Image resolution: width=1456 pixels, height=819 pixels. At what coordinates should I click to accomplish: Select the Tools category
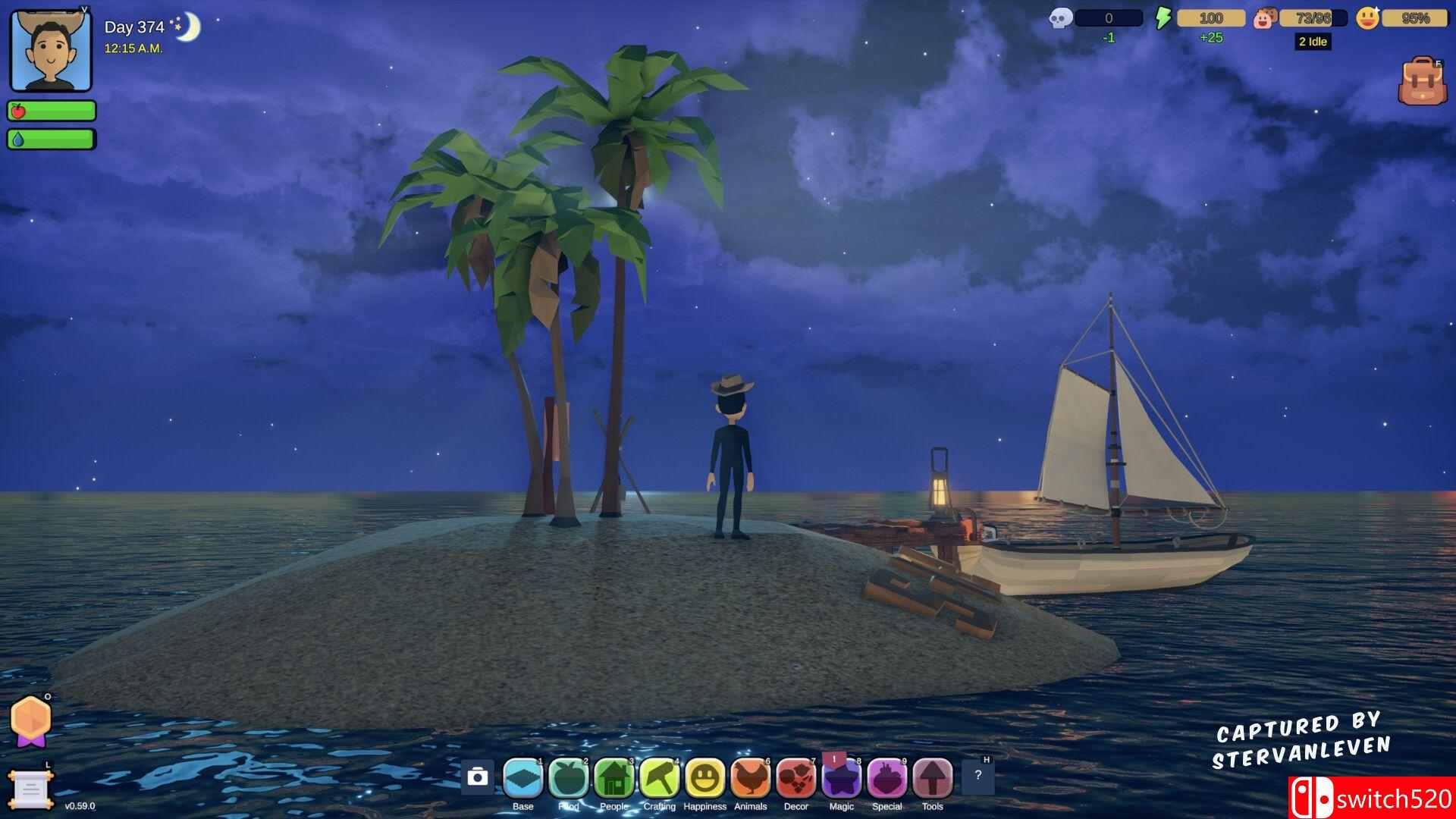pos(933,778)
